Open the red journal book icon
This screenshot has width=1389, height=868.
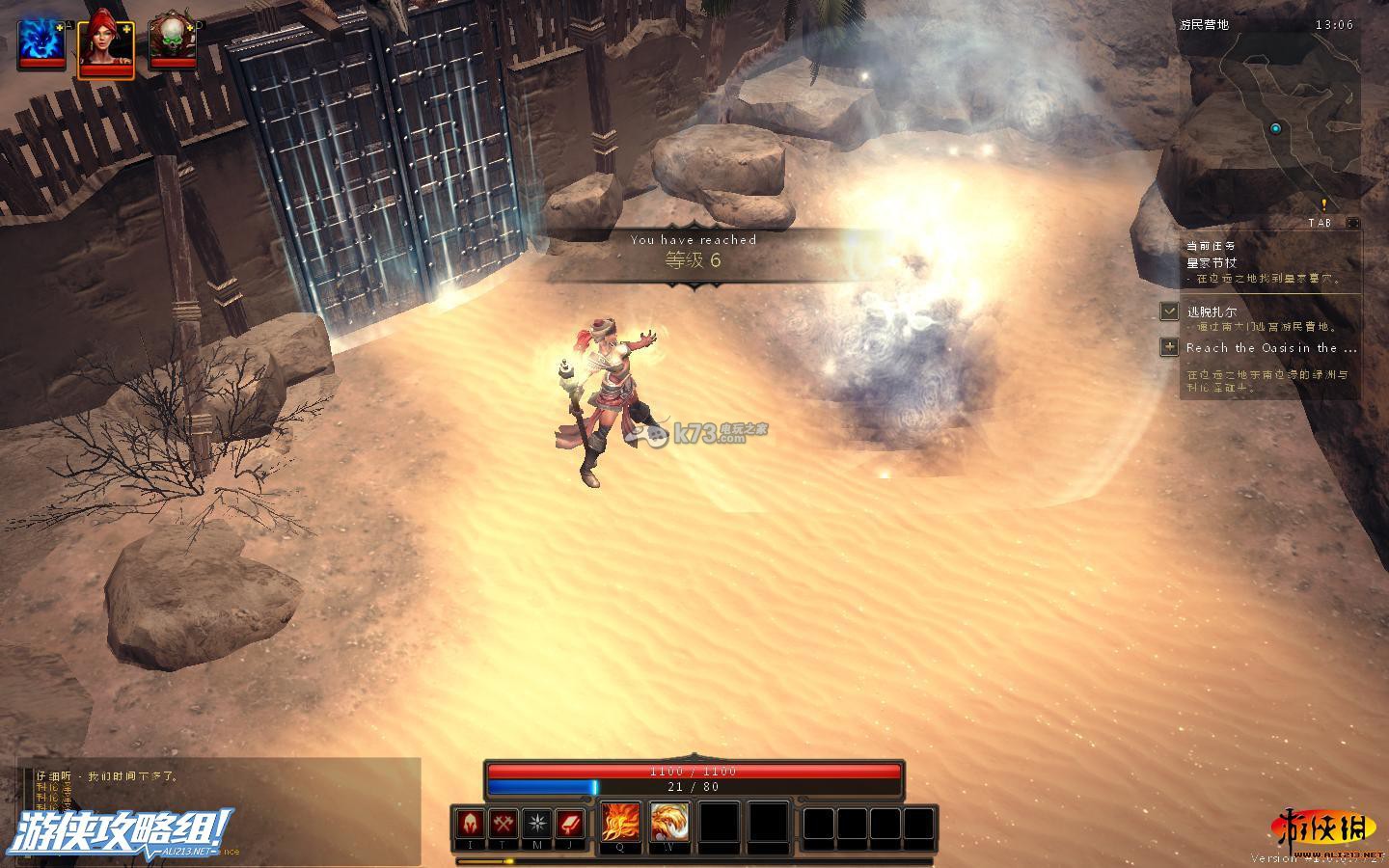570,825
